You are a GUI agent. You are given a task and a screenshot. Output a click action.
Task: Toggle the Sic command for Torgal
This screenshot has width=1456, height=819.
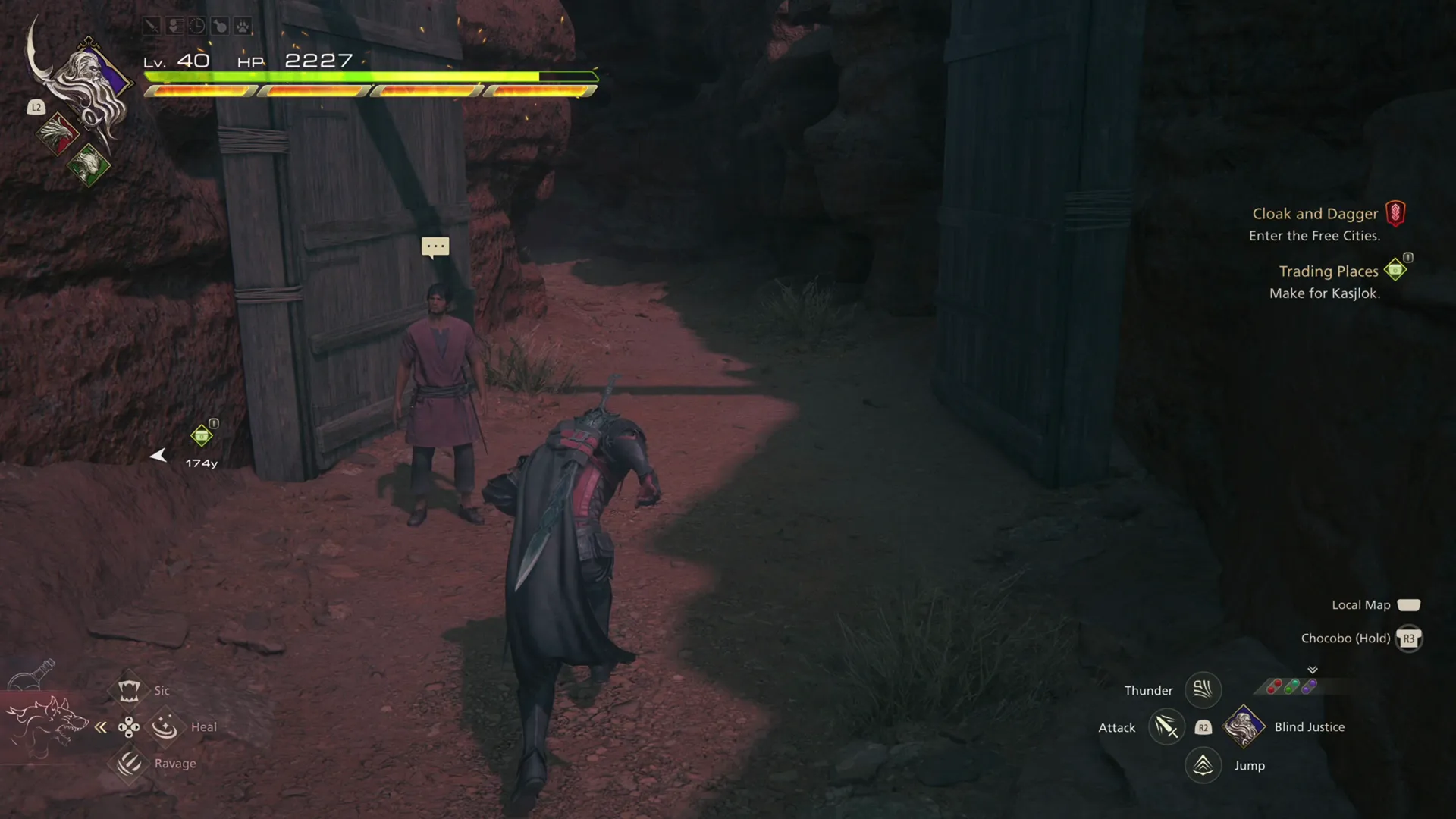pyautogui.click(x=130, y=690)
